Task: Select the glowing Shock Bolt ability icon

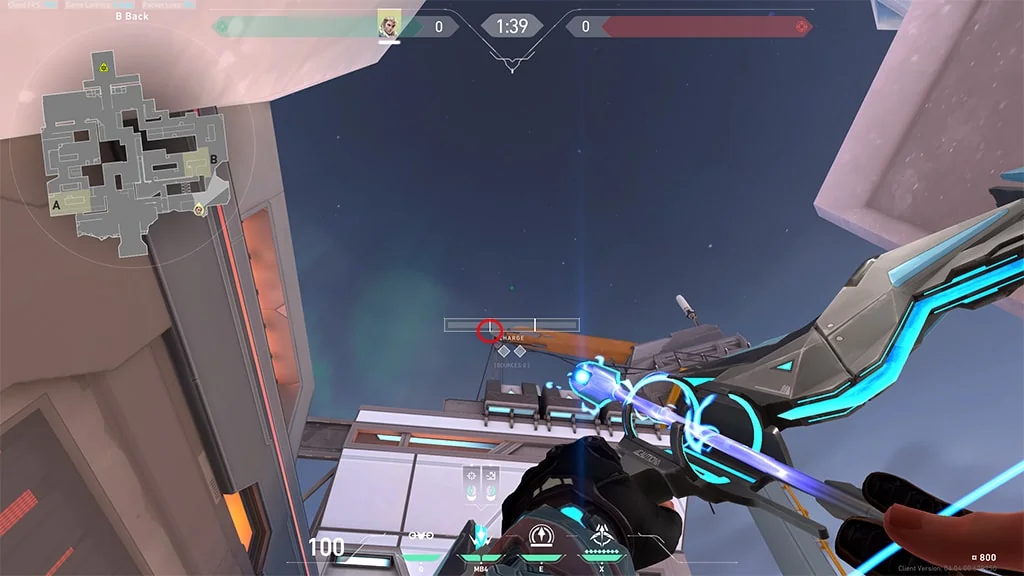Action: (x=481, y=535)
